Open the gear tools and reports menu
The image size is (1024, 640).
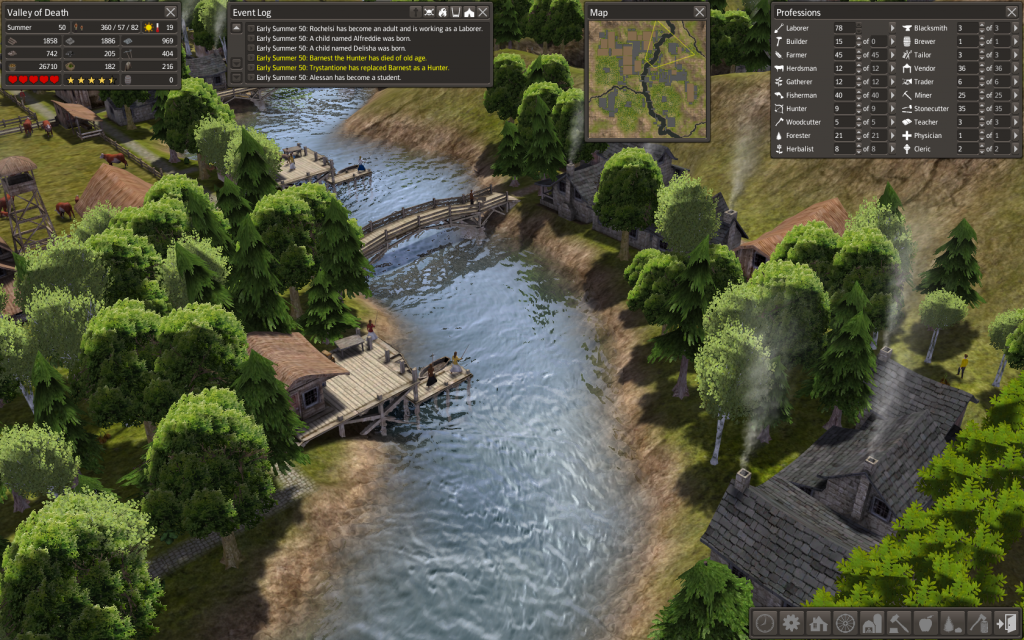pyautogui.click(x=791, y=622)
